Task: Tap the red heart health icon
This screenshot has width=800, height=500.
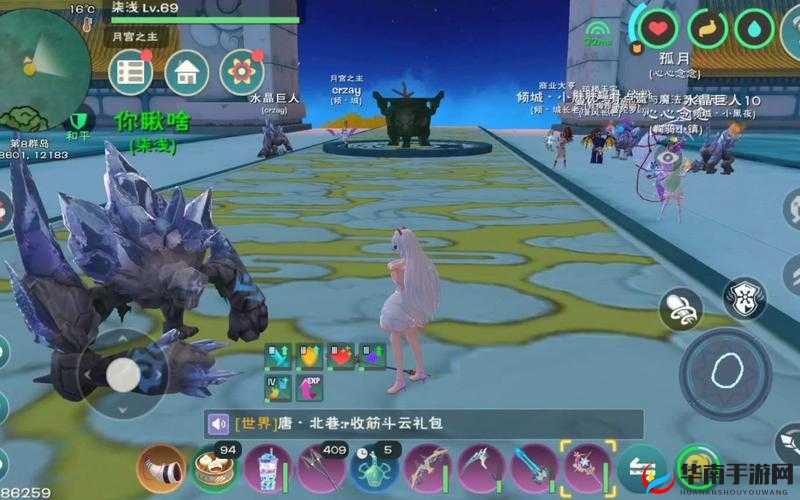Action: coord(658,30)
